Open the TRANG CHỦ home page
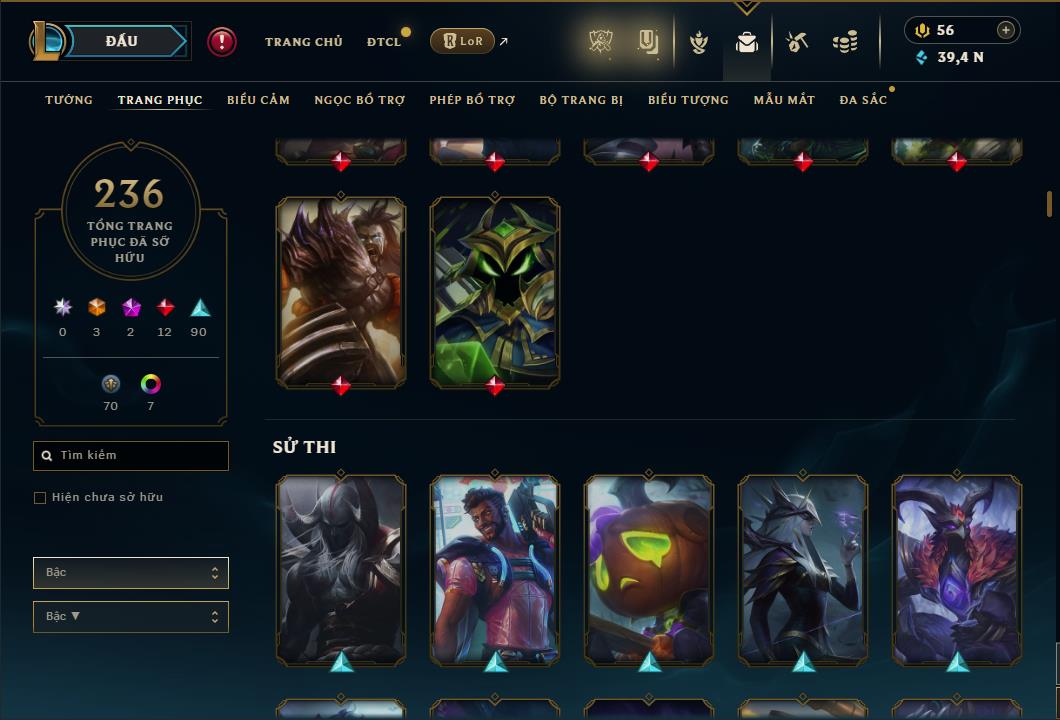 pyautogui.click(x=303, y=42)
